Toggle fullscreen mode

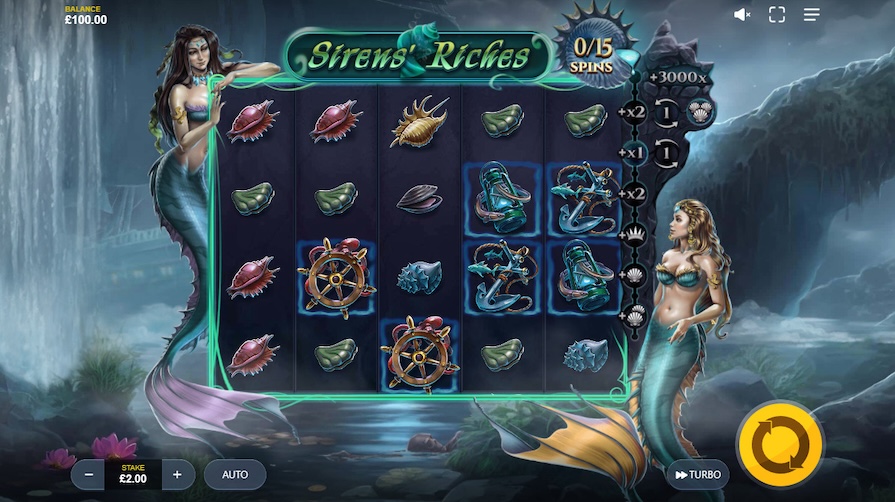(x=777, y=14)
